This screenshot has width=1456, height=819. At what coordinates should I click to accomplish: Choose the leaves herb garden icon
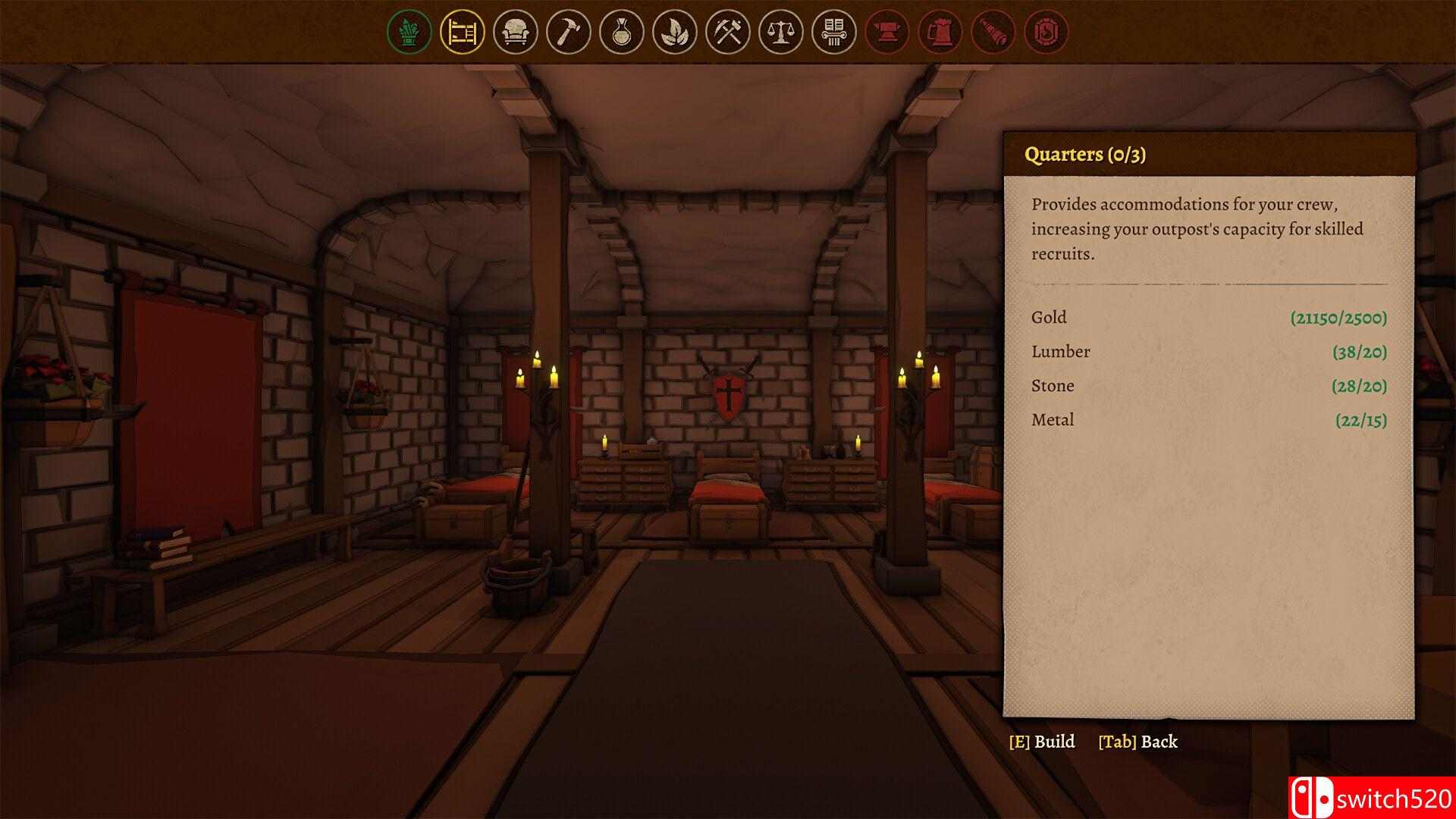674,32
